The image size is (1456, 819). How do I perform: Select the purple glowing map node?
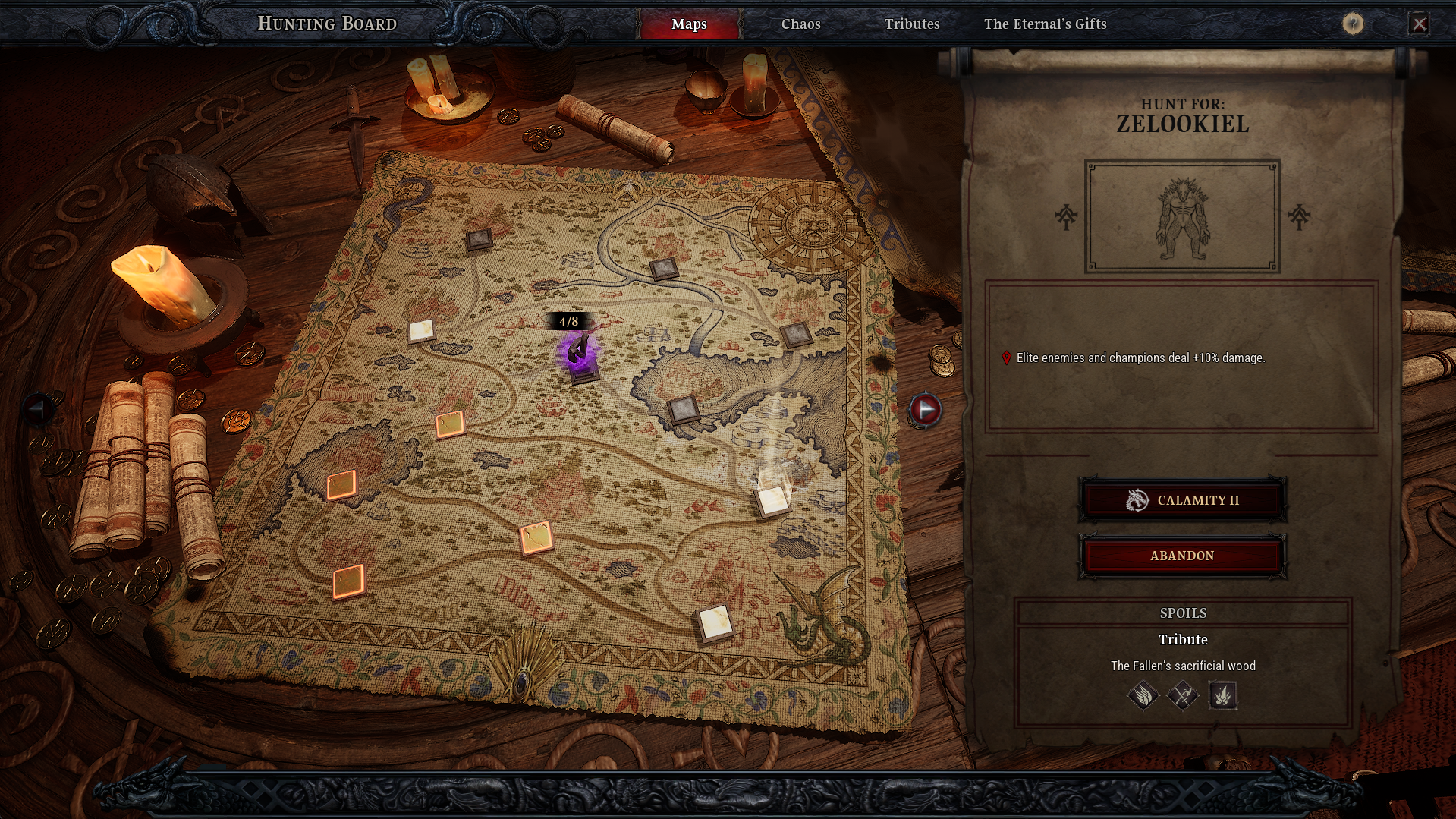click(580, 354)
